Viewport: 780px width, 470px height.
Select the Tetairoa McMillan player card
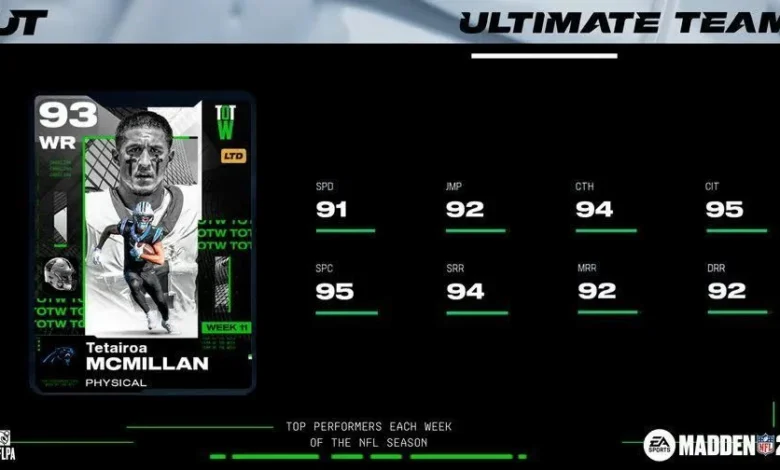(x=143, y=243)
